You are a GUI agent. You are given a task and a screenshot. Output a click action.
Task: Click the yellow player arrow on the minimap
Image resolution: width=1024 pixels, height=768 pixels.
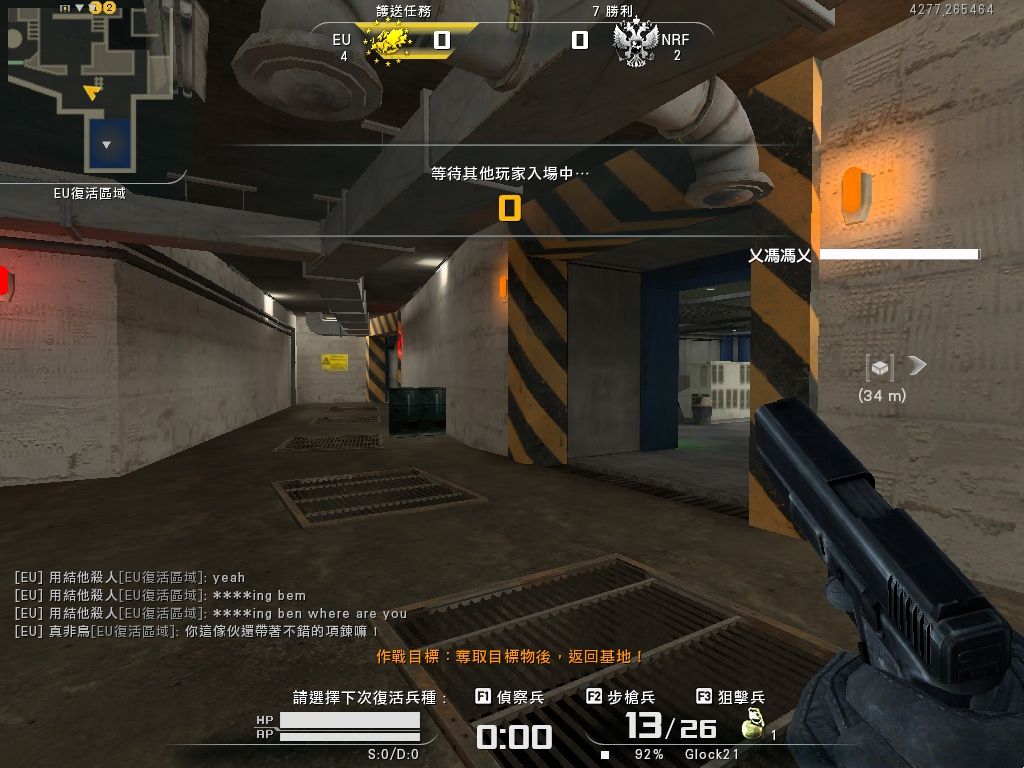point(92,92)
